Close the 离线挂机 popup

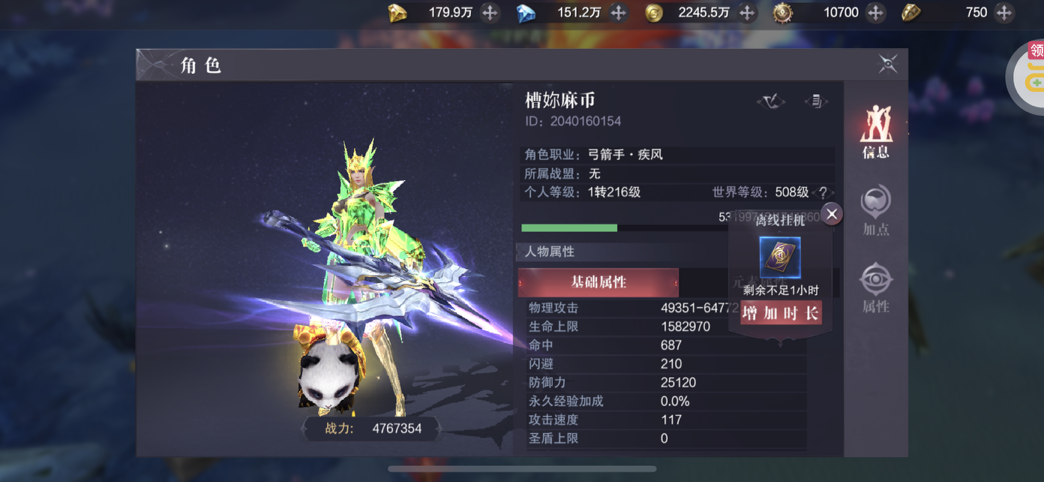click(831, 214)
